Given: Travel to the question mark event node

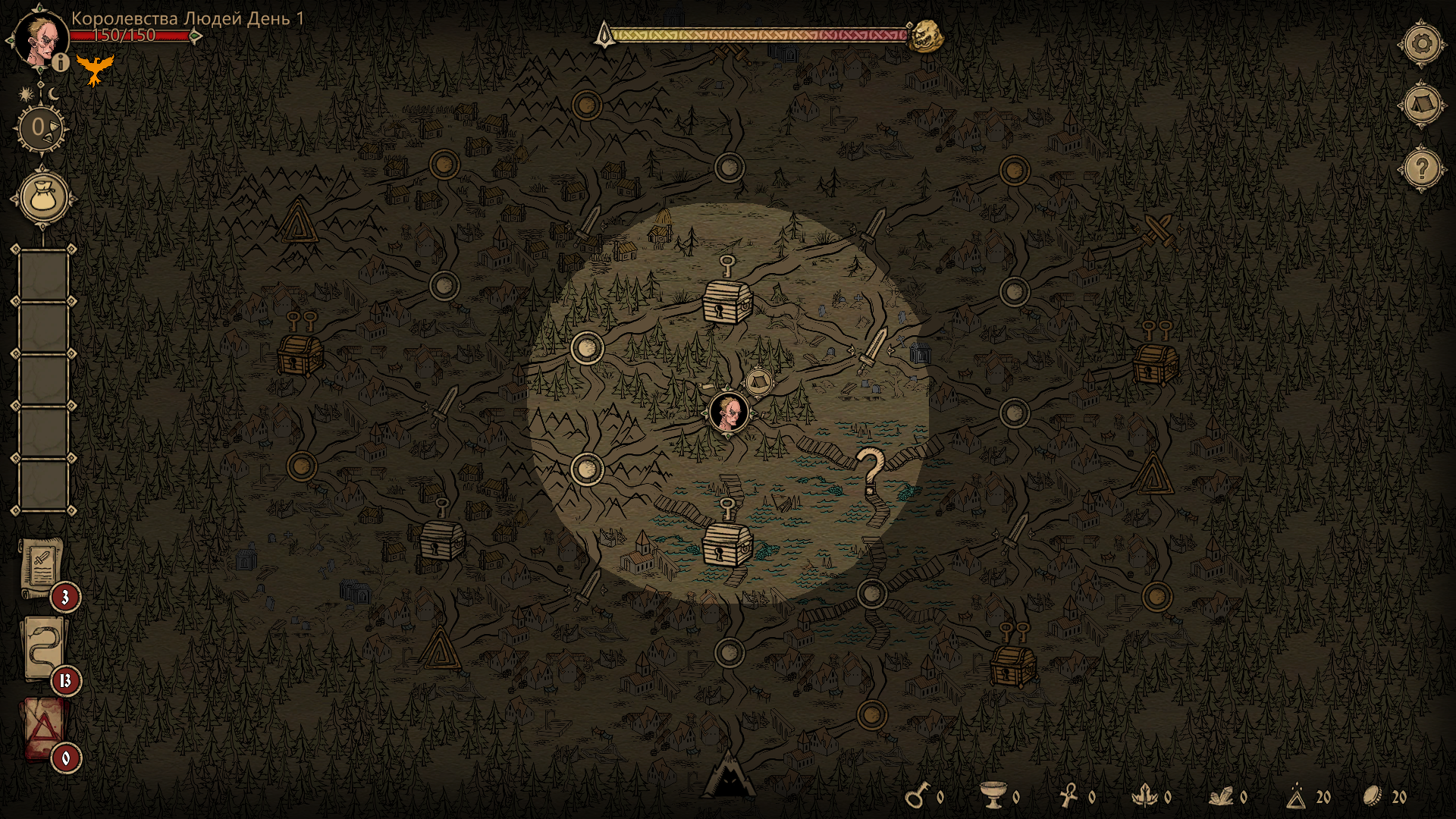Looking at the screenshot, I should coord(870,470).
